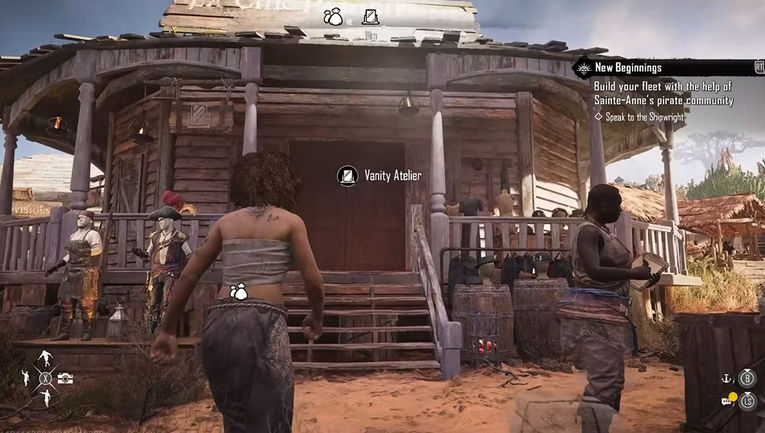
Task: Select the Vanity Atelier location marker
Action: coord(348,176)
